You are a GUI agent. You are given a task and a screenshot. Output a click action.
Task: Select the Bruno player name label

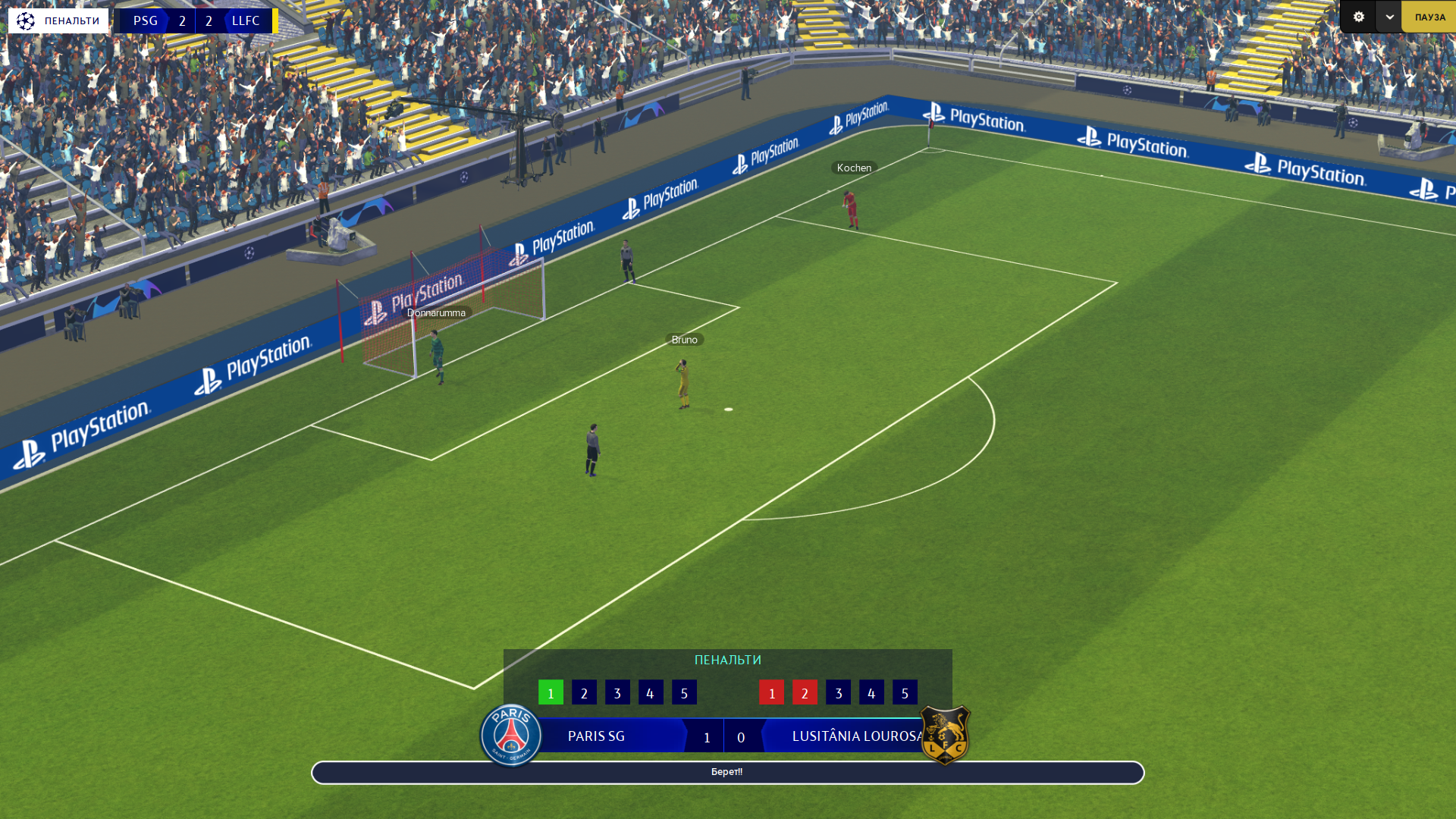point(684,339)
